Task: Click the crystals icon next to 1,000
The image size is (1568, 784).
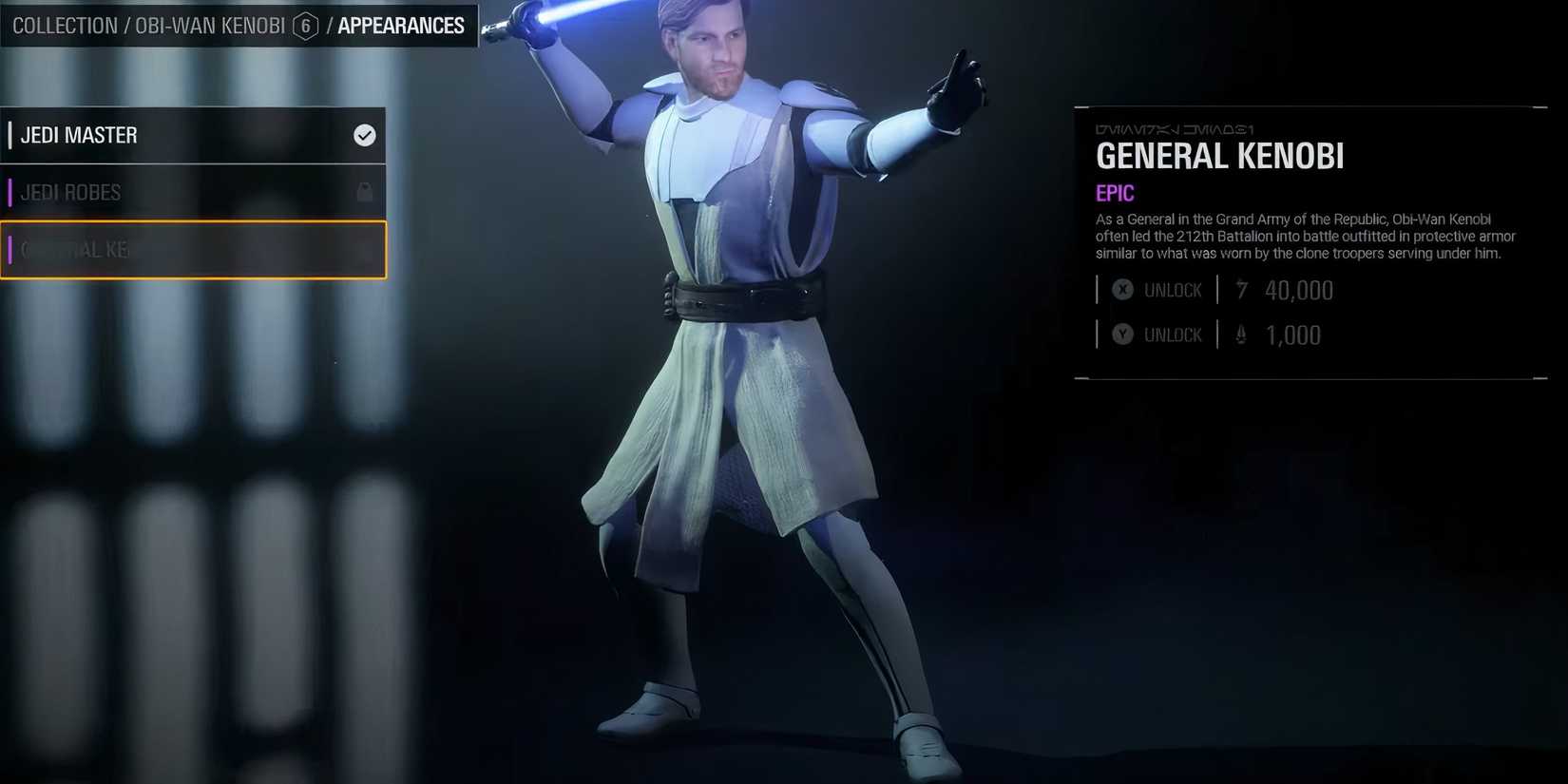Action: (x=1240, y=335)
